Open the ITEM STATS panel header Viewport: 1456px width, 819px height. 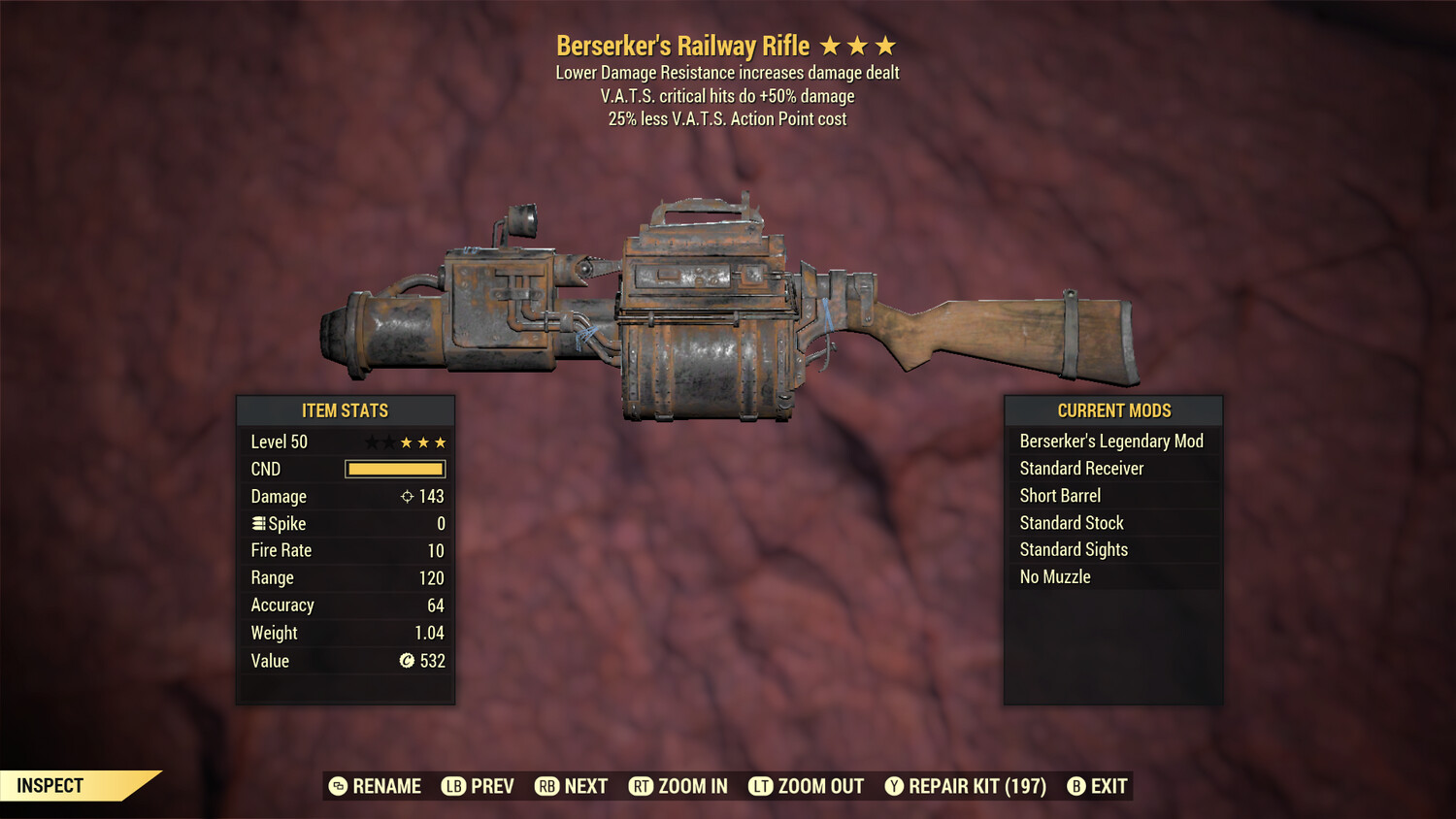346,410
